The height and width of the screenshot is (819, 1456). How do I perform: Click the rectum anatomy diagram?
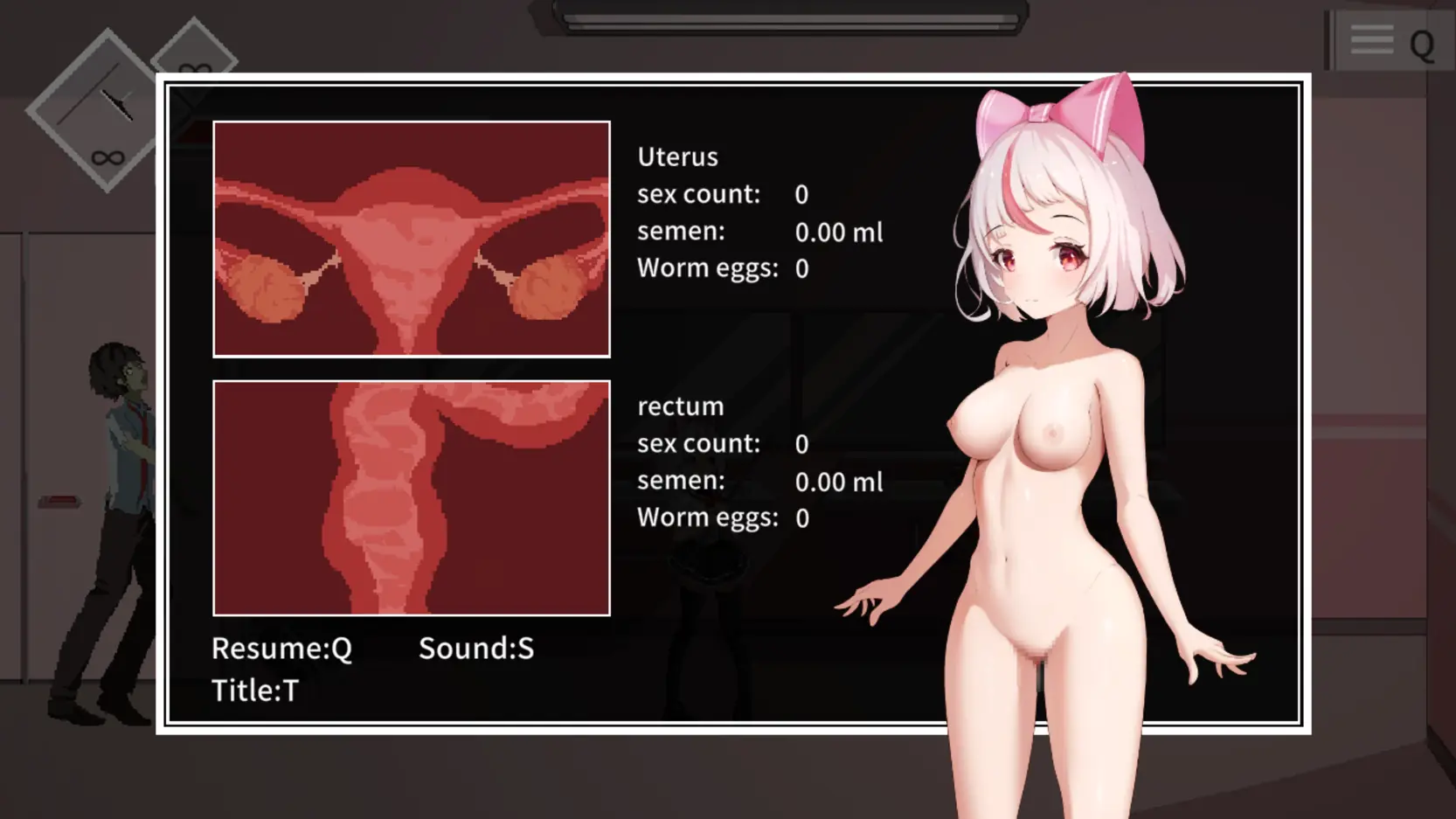pyautogui.click(x=411, y=498)
